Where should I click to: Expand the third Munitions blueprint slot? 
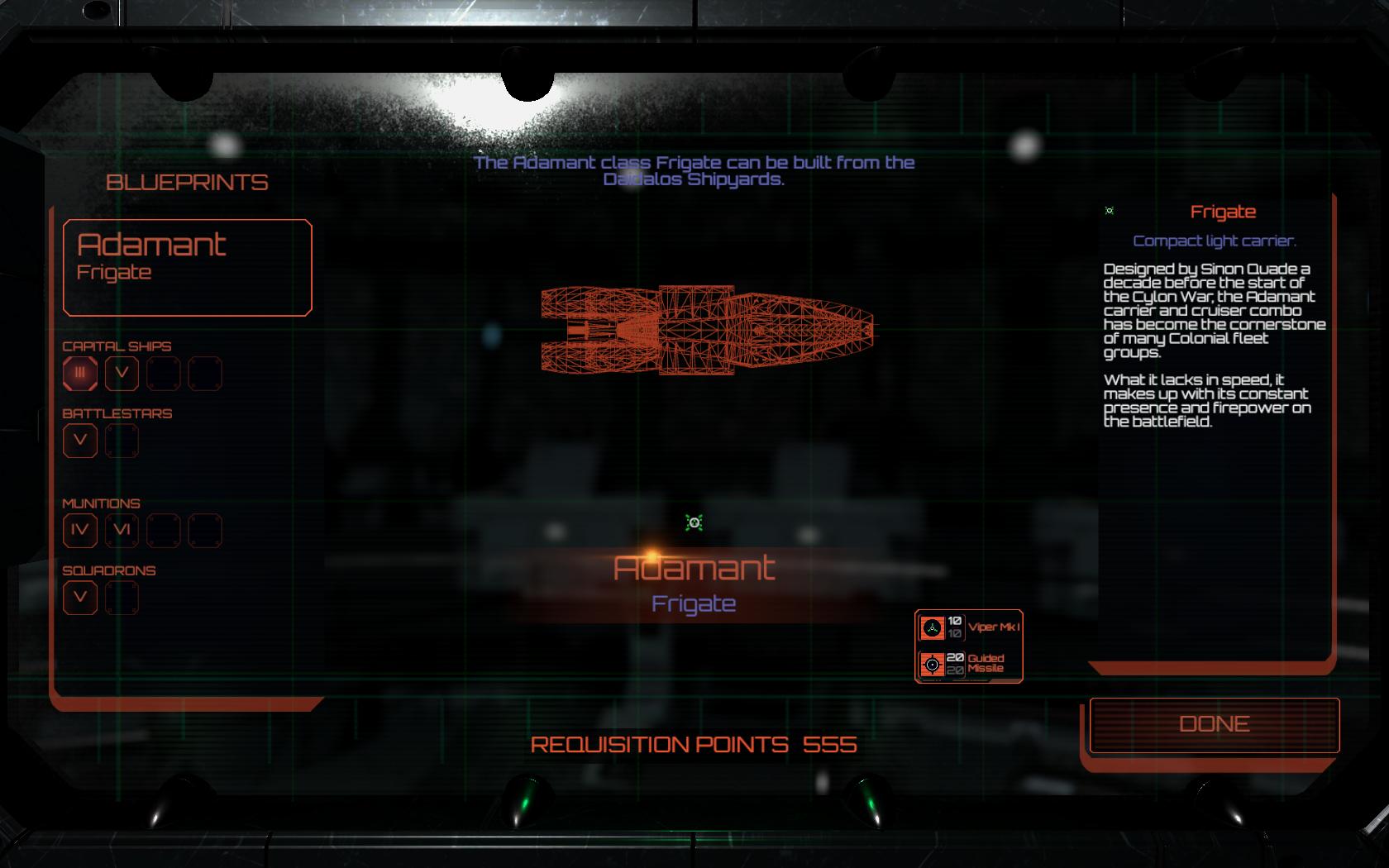coord(163,530)
